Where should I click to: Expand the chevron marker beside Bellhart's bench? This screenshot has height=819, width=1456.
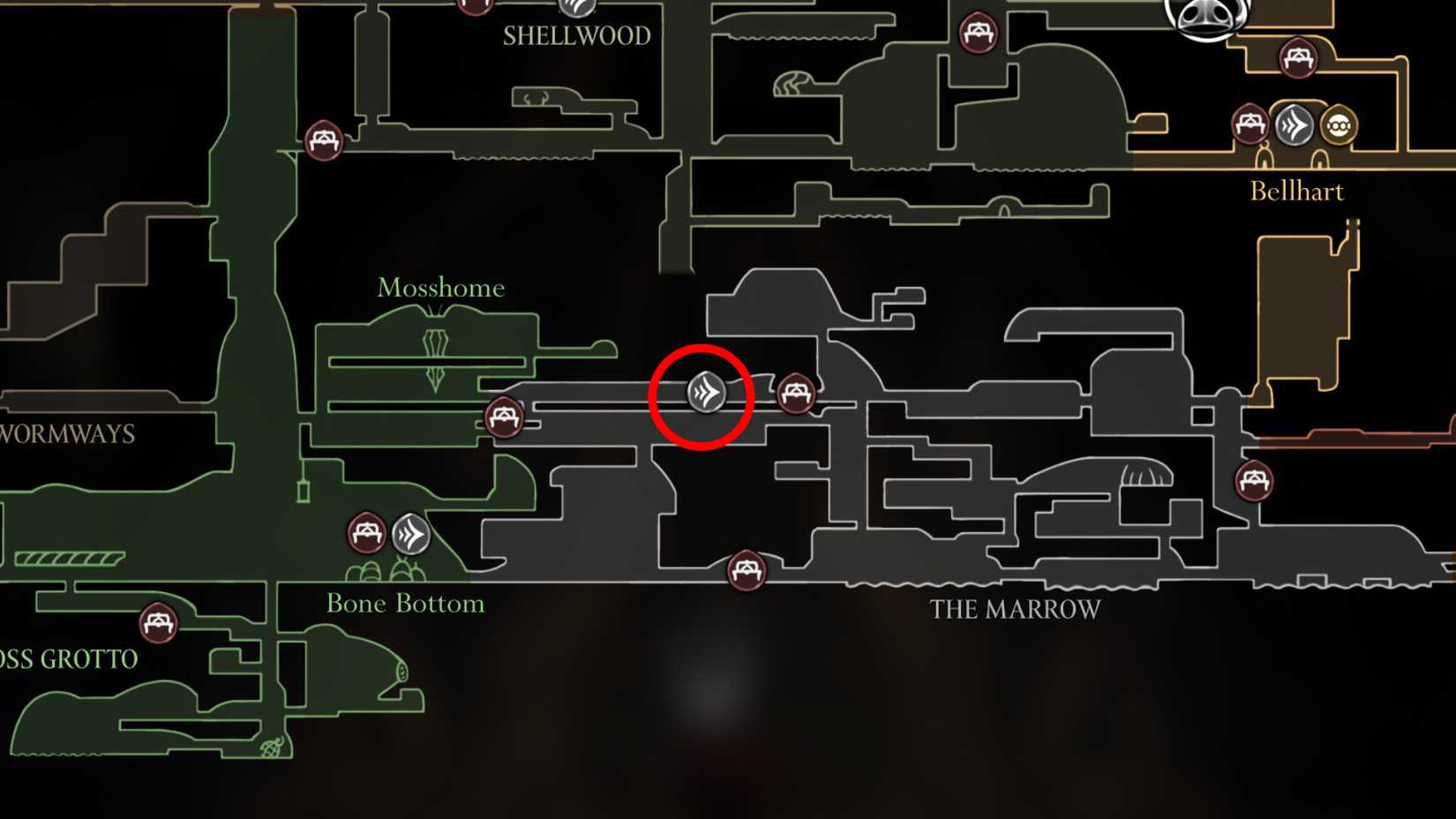(x=1292, y=125)
